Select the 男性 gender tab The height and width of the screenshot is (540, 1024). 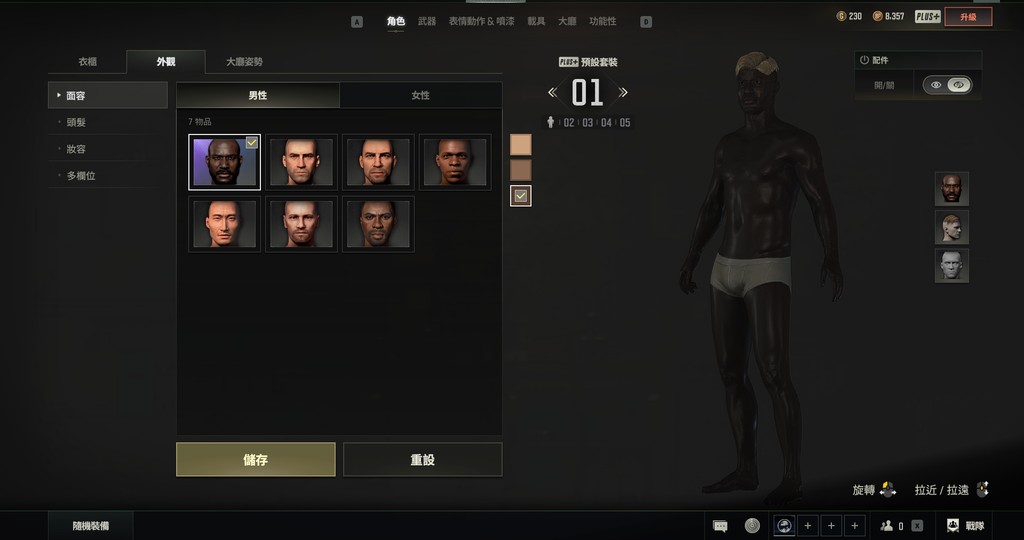click(258, 95)
